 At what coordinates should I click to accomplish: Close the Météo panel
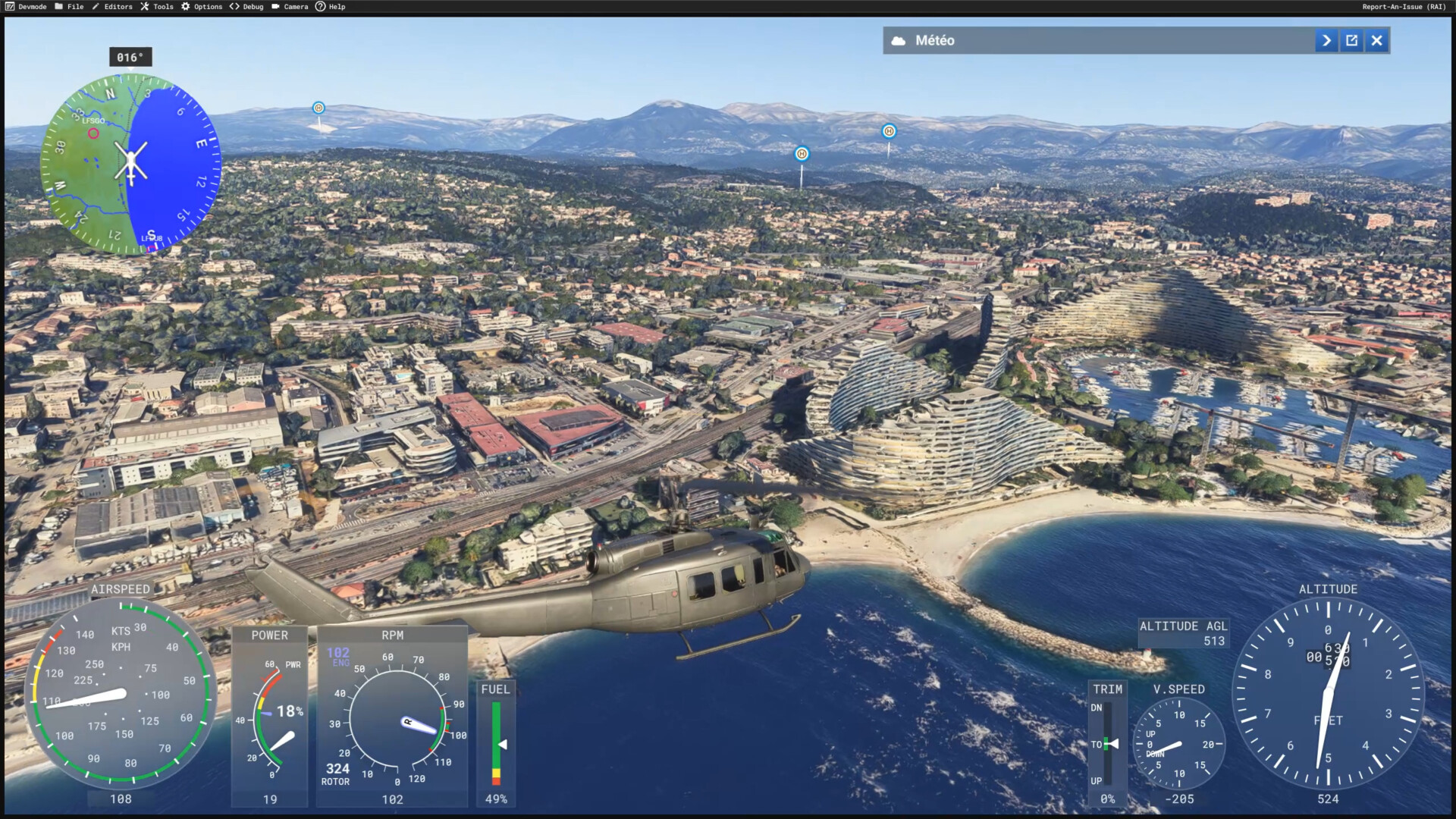tap(1376, 41)
